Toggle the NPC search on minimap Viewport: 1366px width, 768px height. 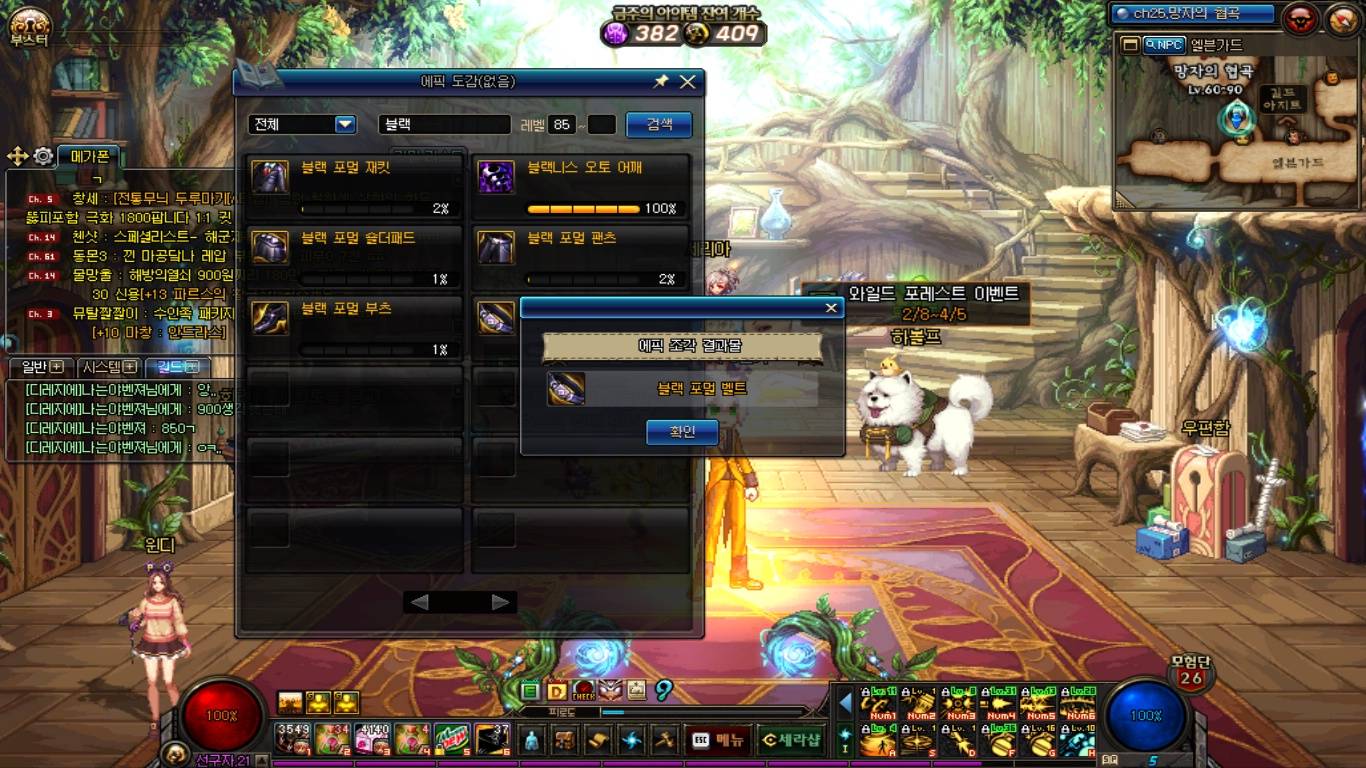pyautogui.click(x=1164, y=44)
